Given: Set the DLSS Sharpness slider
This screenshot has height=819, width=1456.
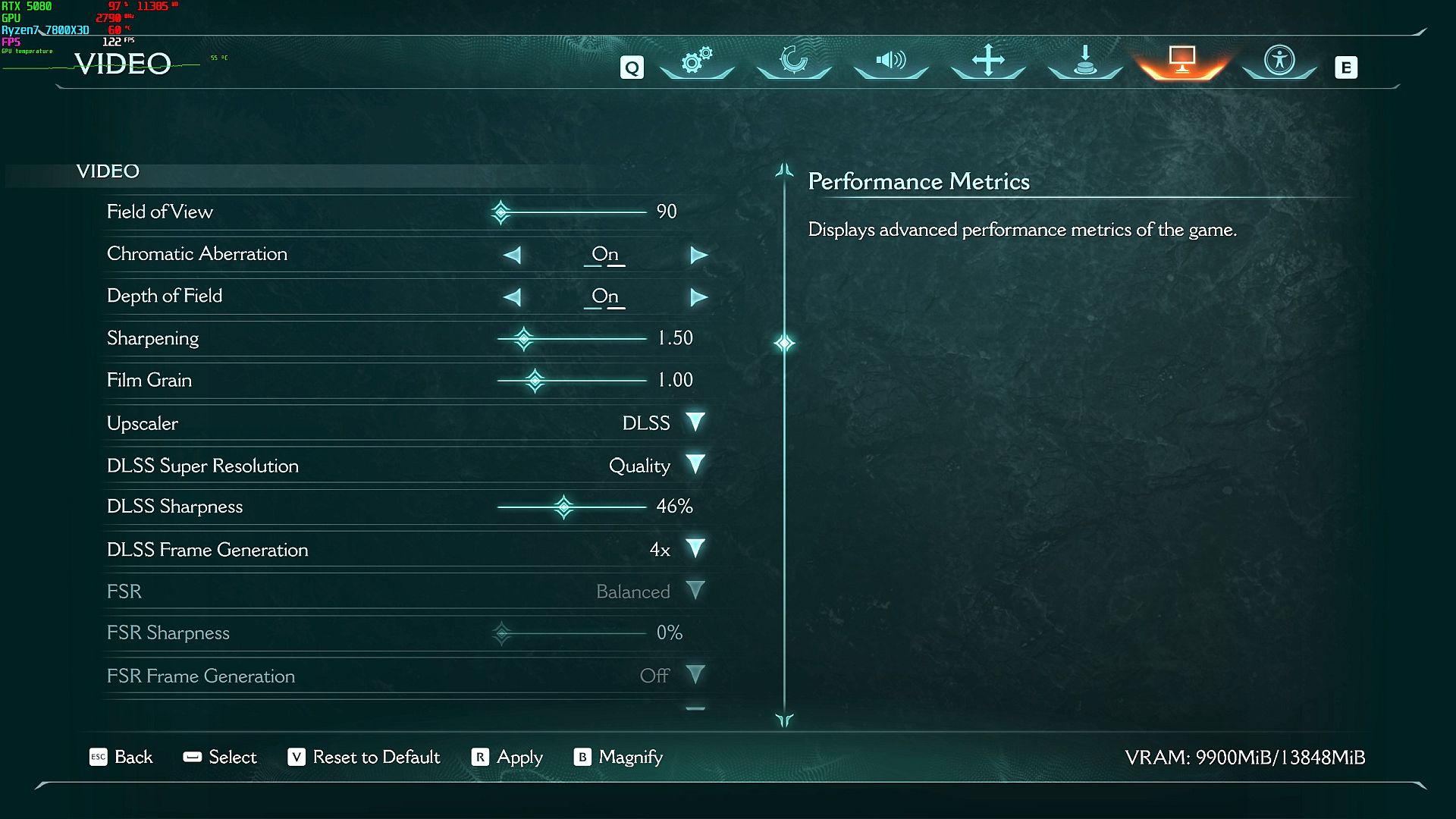Looking at the screenshot, I should pyautogui.click(x=563, y=507).
